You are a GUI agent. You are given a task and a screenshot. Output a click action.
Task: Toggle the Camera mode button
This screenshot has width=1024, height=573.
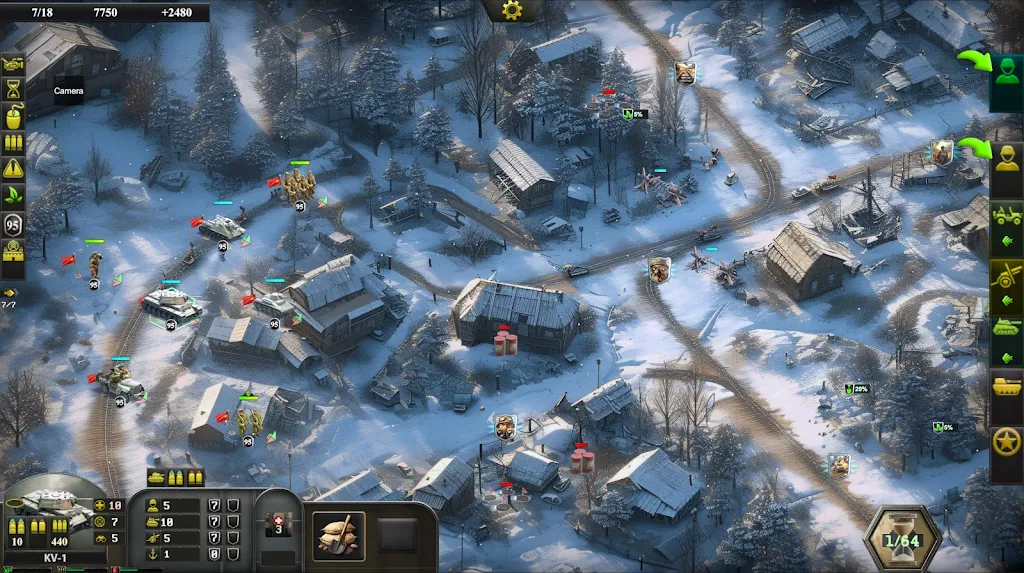14,62
